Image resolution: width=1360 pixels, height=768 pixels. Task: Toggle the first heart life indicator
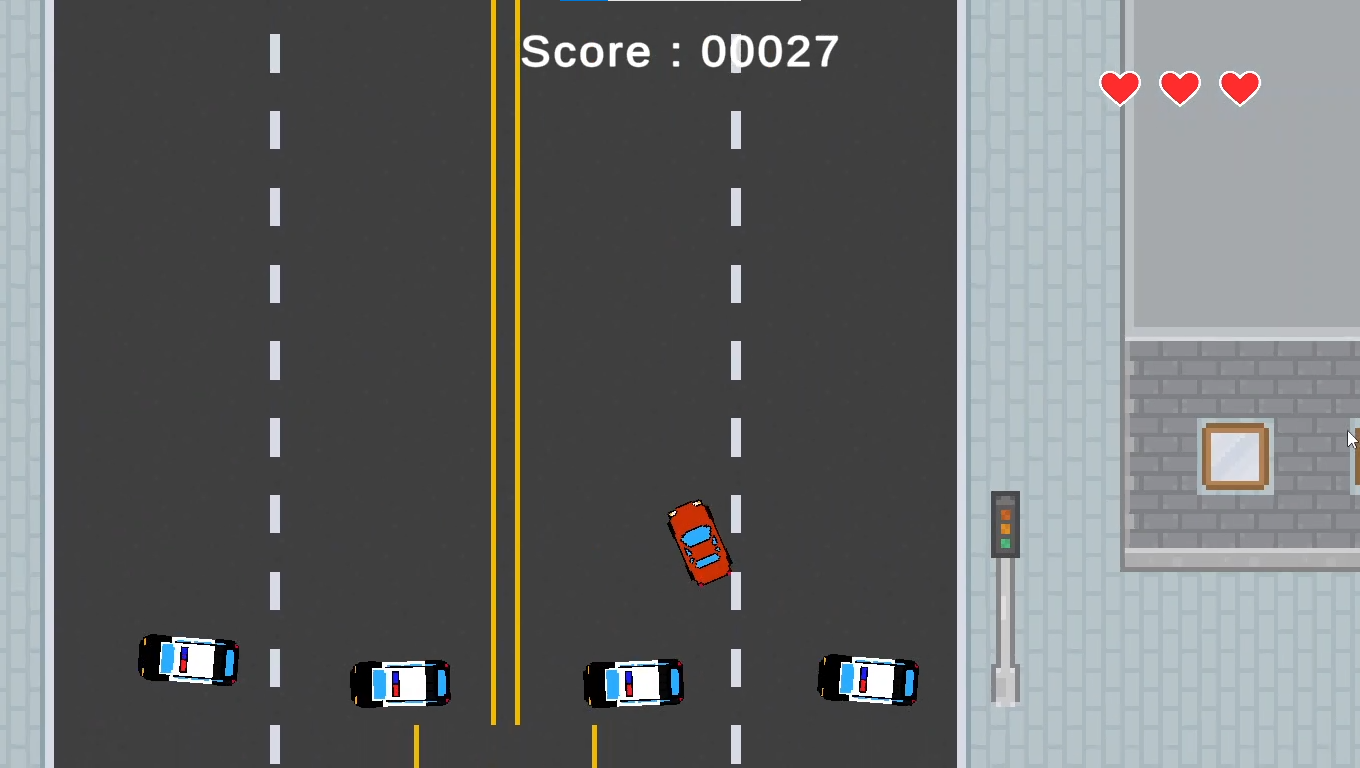[1119, 88]
